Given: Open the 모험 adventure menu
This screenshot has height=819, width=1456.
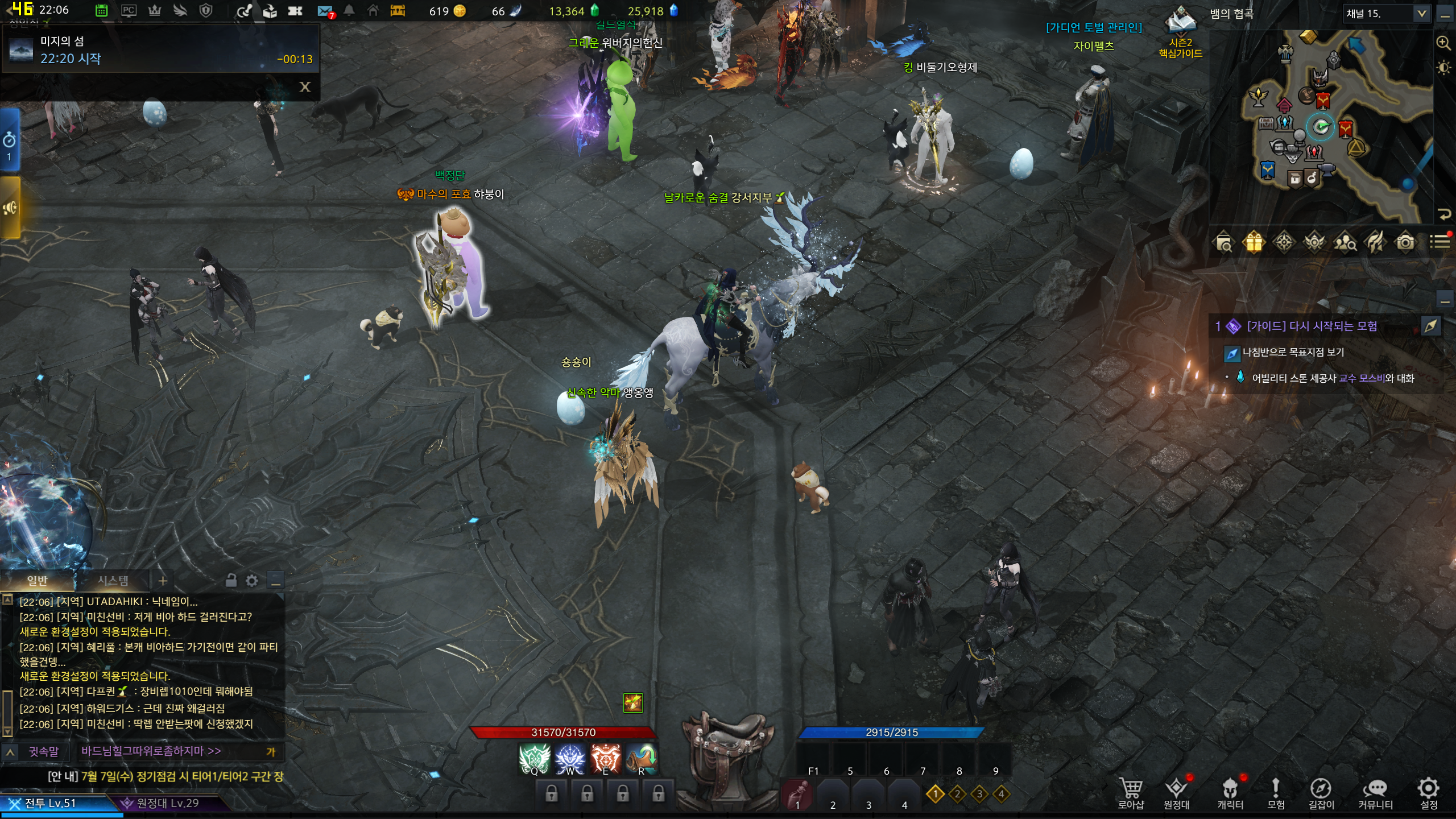Looking at the screenshot, I should (x=1276, y=792).
